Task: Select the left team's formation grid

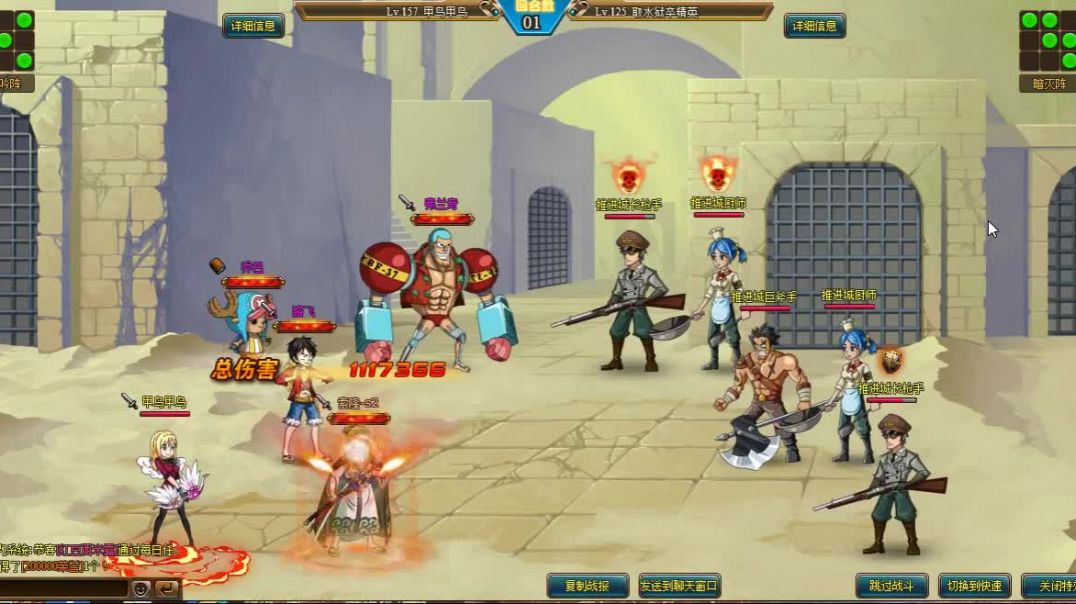Action: coord(17,40)
